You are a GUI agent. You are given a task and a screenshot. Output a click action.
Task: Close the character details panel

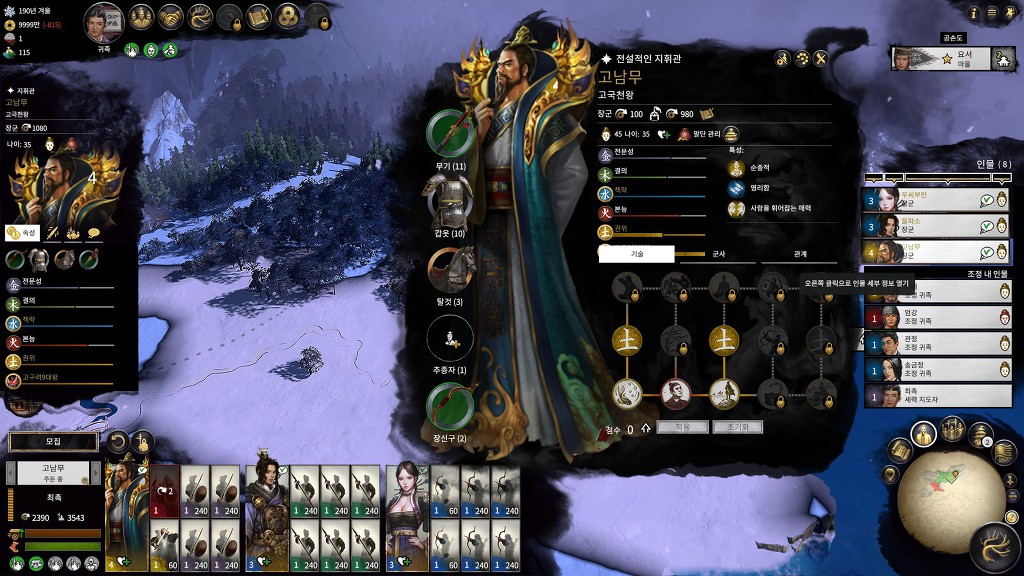coord(820,58)
